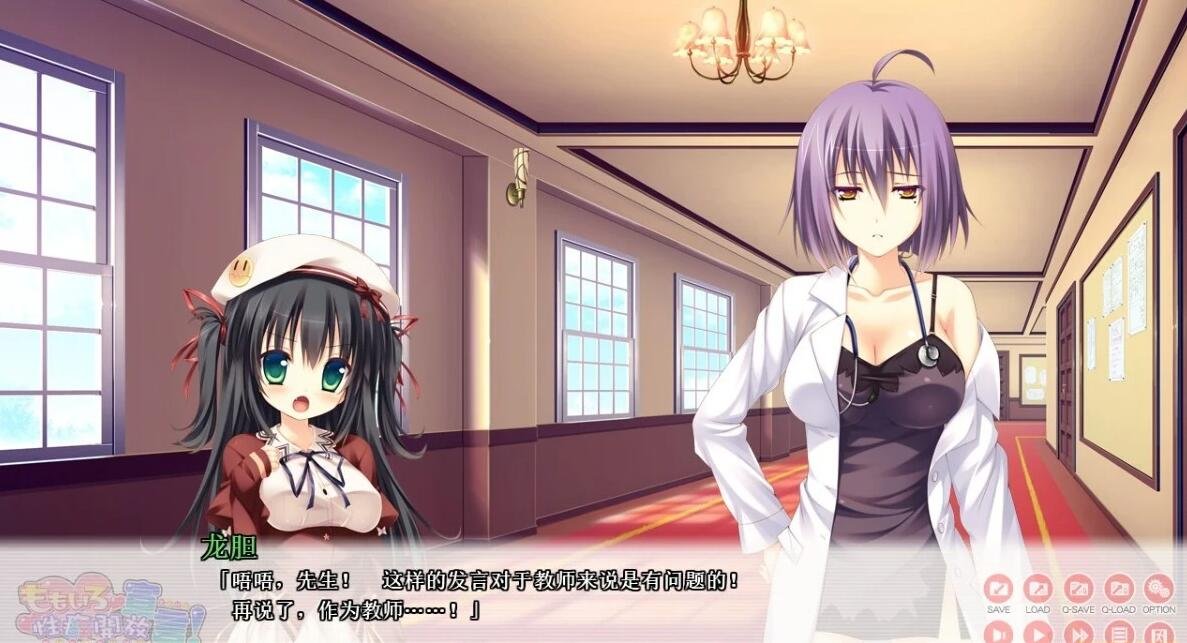
Task: Click the play triangle auto-mode button
Action: (1038, 632)
